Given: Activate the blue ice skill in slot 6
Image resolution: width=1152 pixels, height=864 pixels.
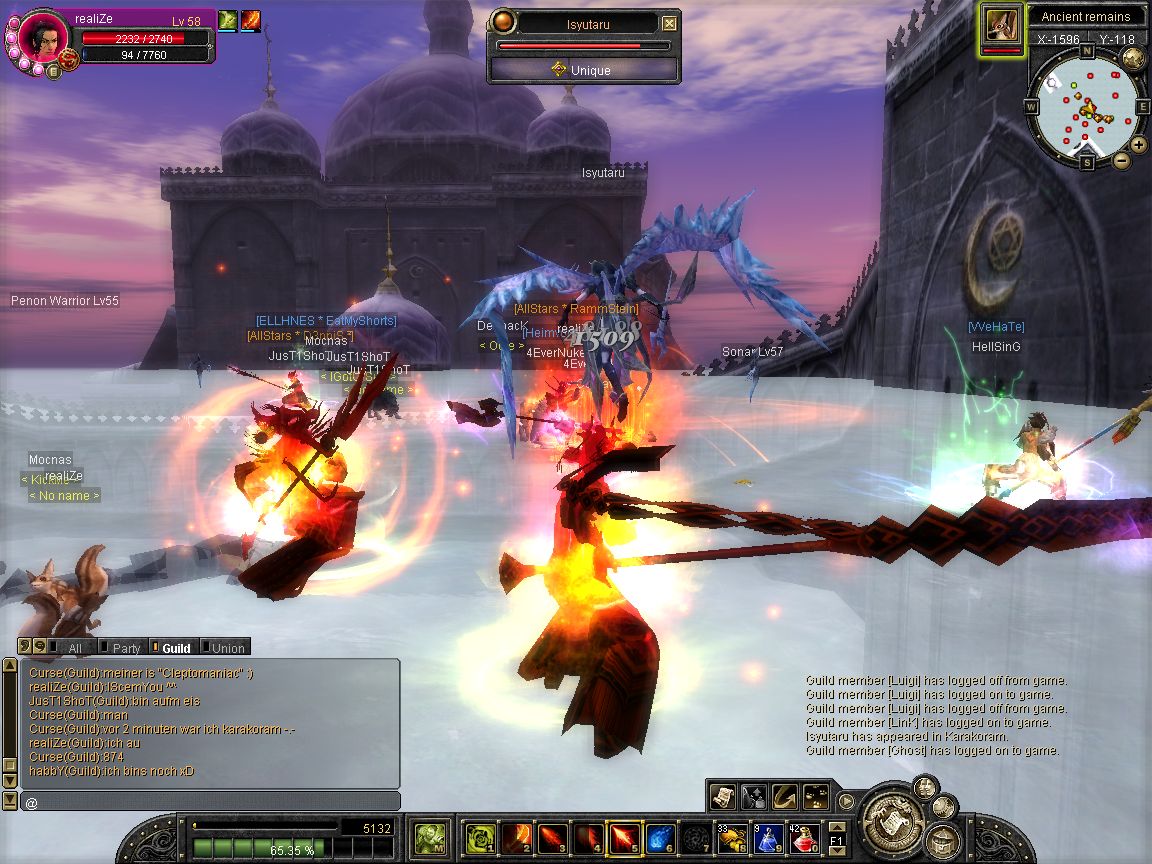Looking at the screenshot, I should (659, 838).
